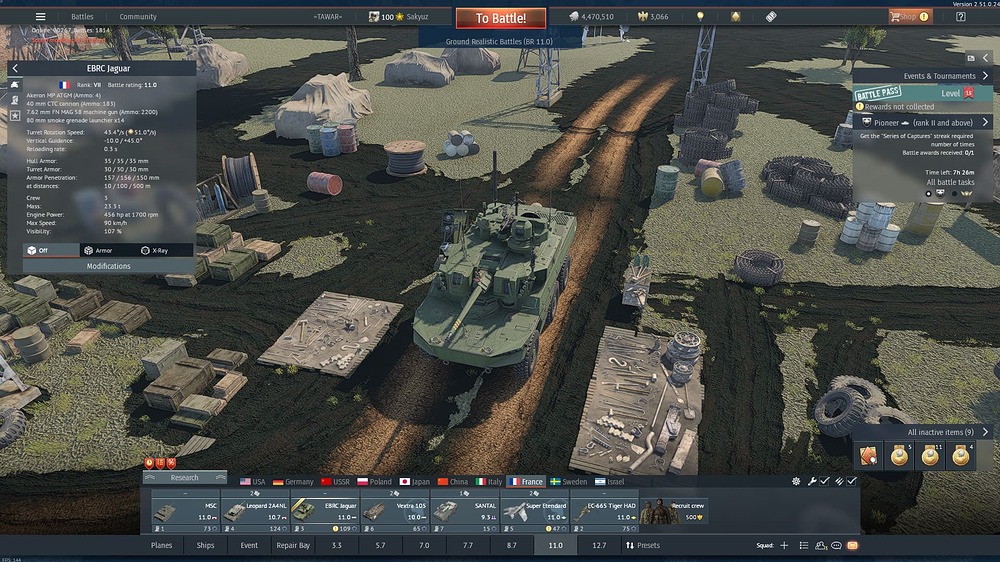Switch to the Armor view mode
Screen dimensions: 1000x562
point(98,250)
